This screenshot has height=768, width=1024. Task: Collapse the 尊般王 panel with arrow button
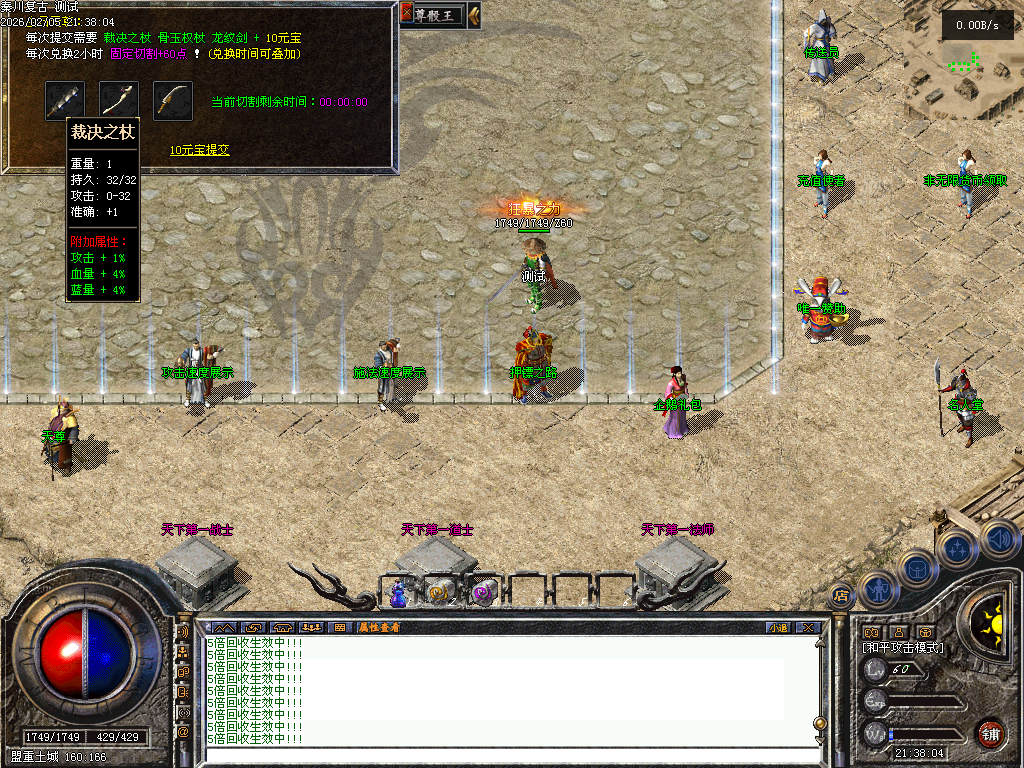(474, 14)
